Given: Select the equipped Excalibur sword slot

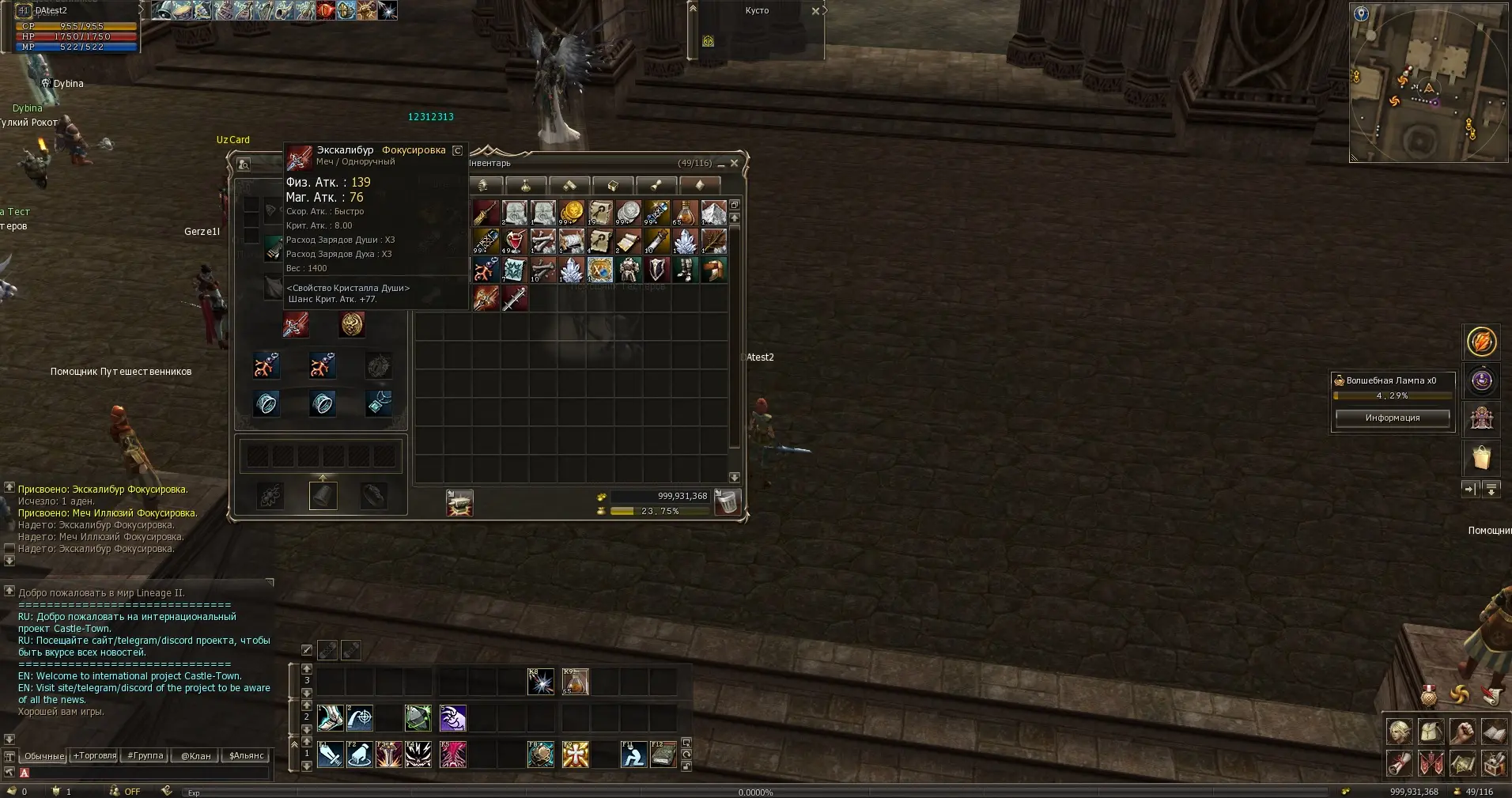Looking at the screenshot, I should point(296,324).
